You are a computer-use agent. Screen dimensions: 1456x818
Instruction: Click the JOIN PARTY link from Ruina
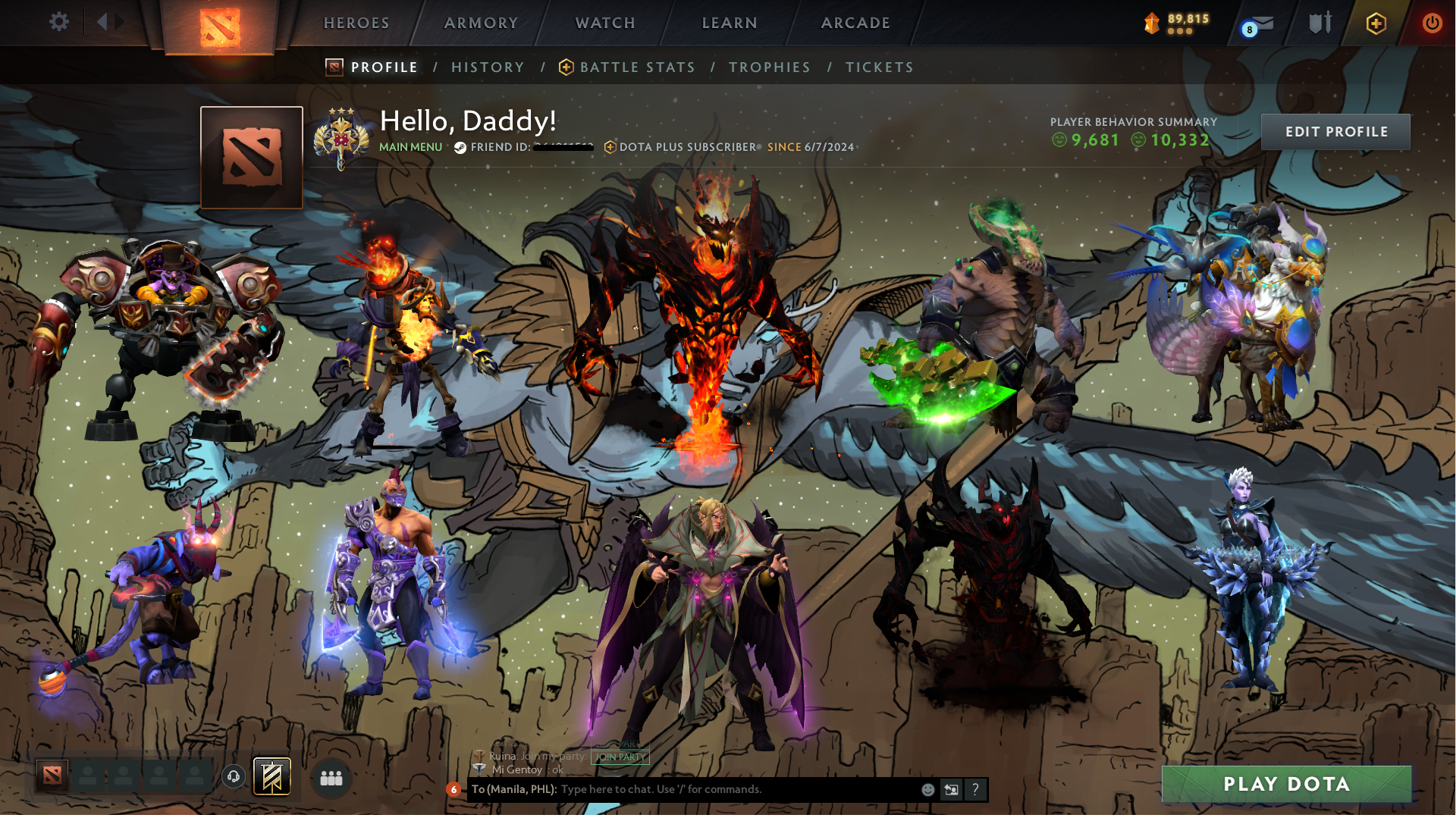(620, 756)
